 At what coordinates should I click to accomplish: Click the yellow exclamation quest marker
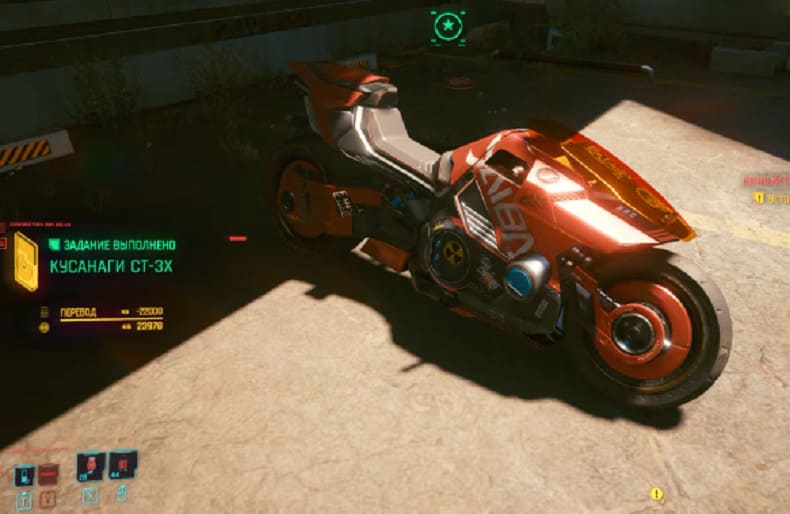[657, 494]
